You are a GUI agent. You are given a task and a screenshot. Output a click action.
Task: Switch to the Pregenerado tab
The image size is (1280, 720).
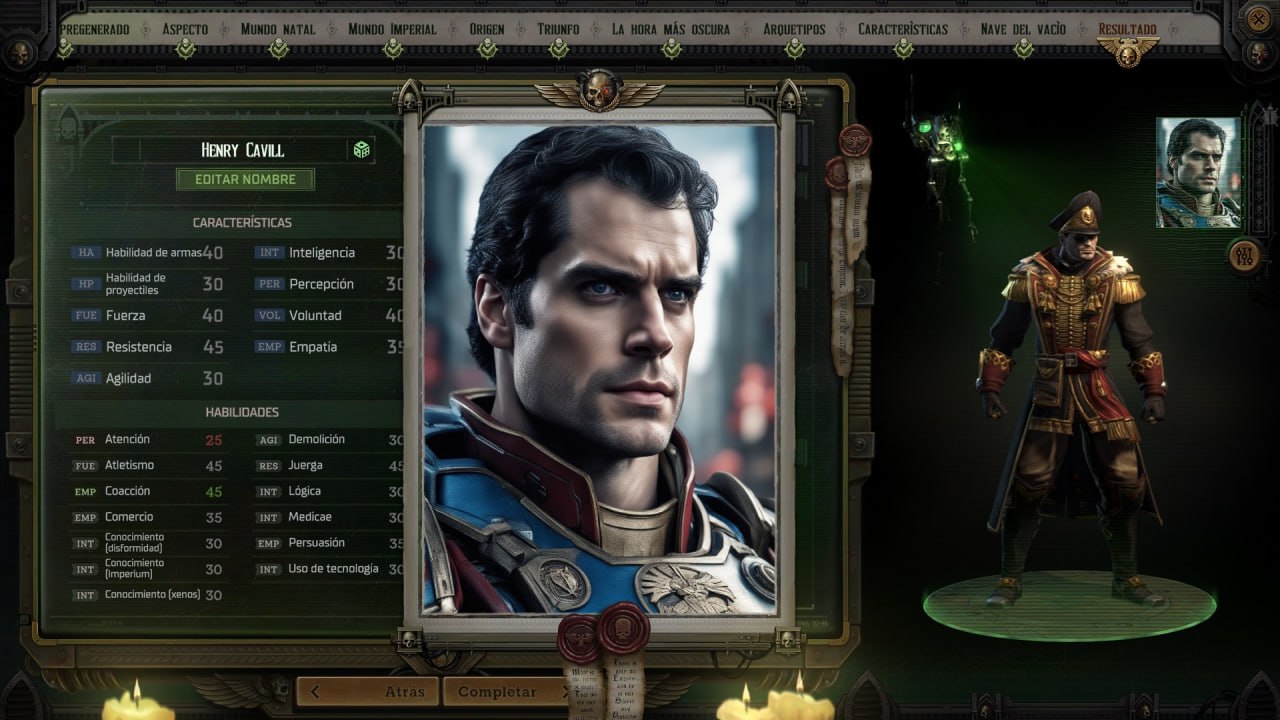[95, 29]
